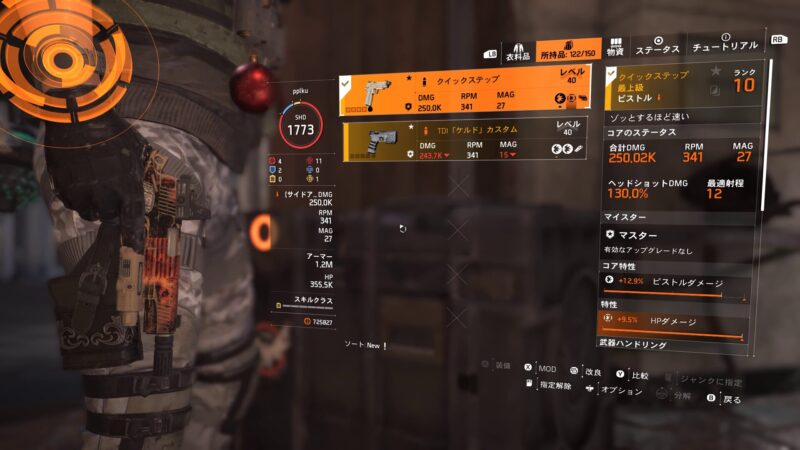
Task: Click the ソート New sort option
Action: pos(361,345)
